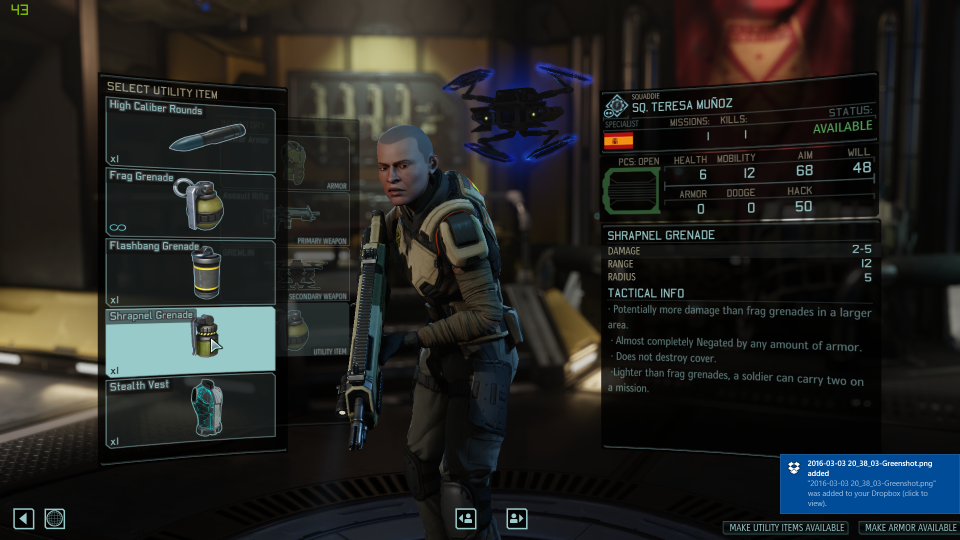This screenshot has width=960, height=540.
Task: Equip the Flashbang Grenade
Action: 190,271
